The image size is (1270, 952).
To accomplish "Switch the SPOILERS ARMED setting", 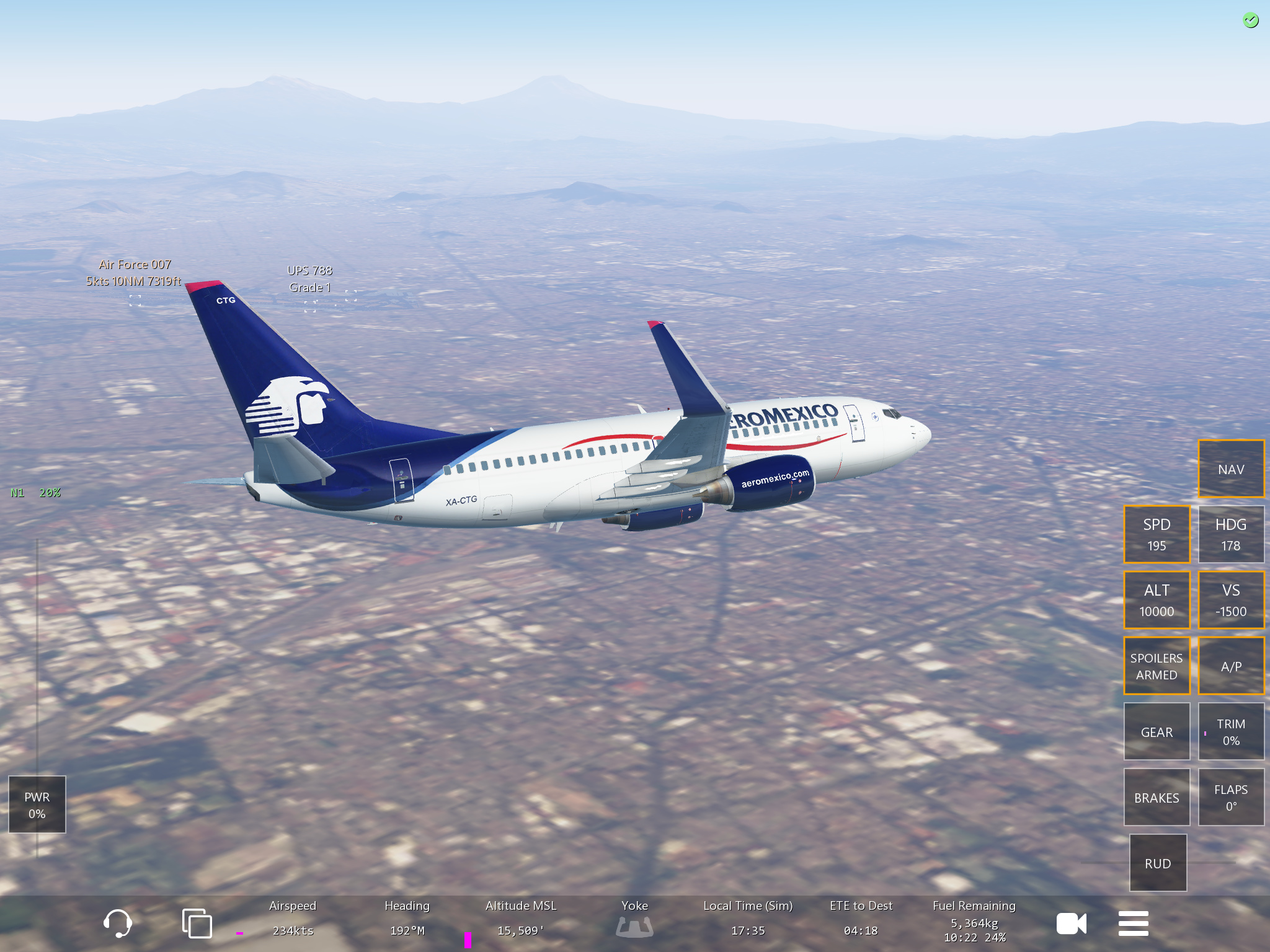I will pyautogui.click(x=1157, y=666).
